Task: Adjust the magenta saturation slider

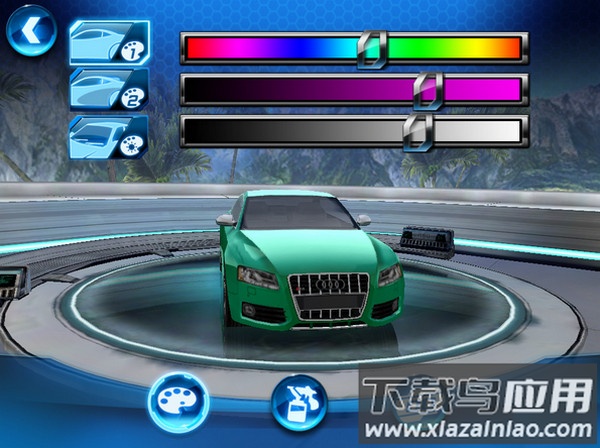Action: [x=354, y=90]
